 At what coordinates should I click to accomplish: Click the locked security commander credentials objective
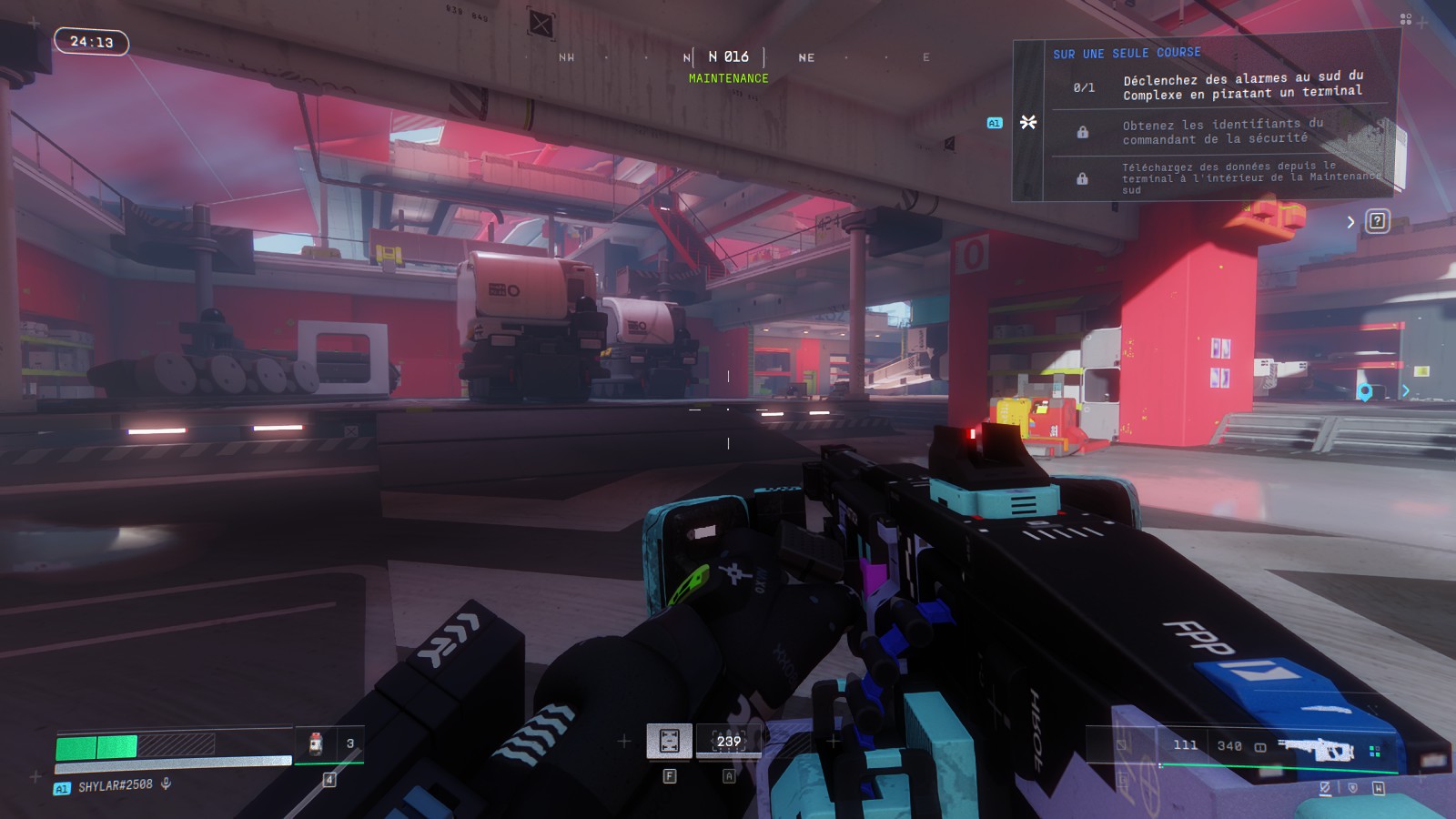pos(1222,131)
